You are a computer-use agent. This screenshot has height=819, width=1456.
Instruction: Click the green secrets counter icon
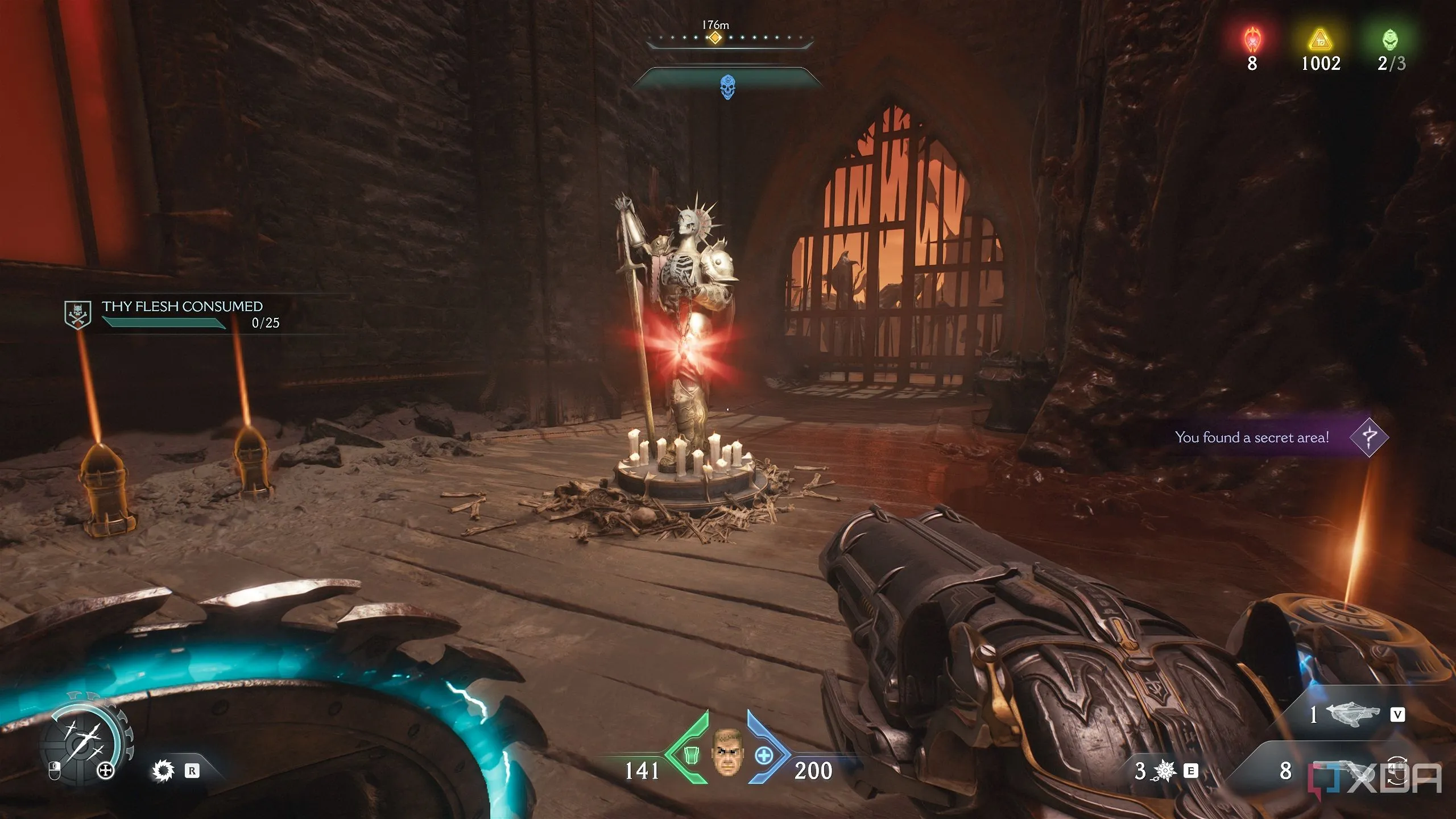pyautogui.click(x=1390, y=40)
